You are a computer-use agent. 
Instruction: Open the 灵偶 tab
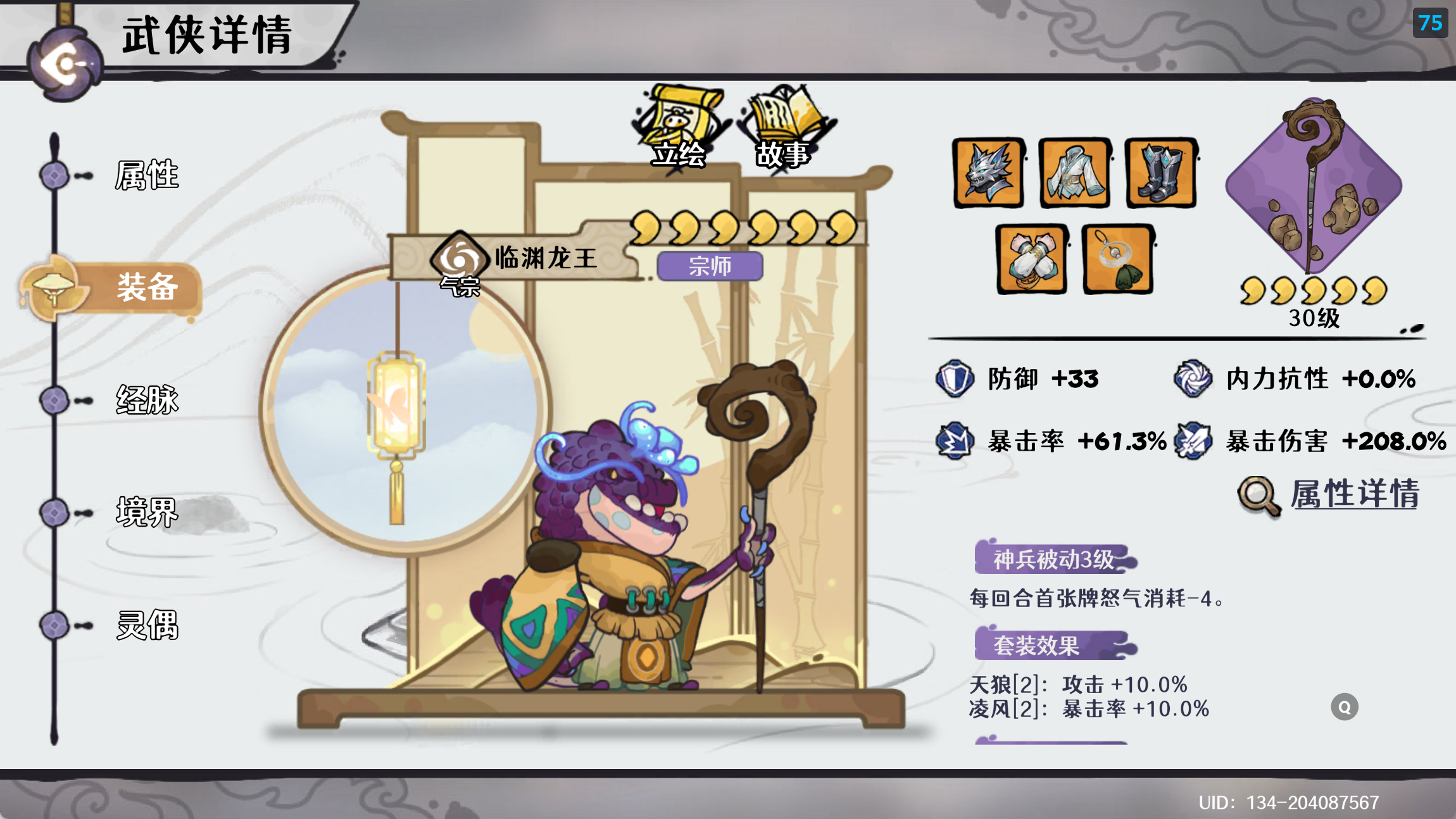pyautogui.click(x=146, y=625)
